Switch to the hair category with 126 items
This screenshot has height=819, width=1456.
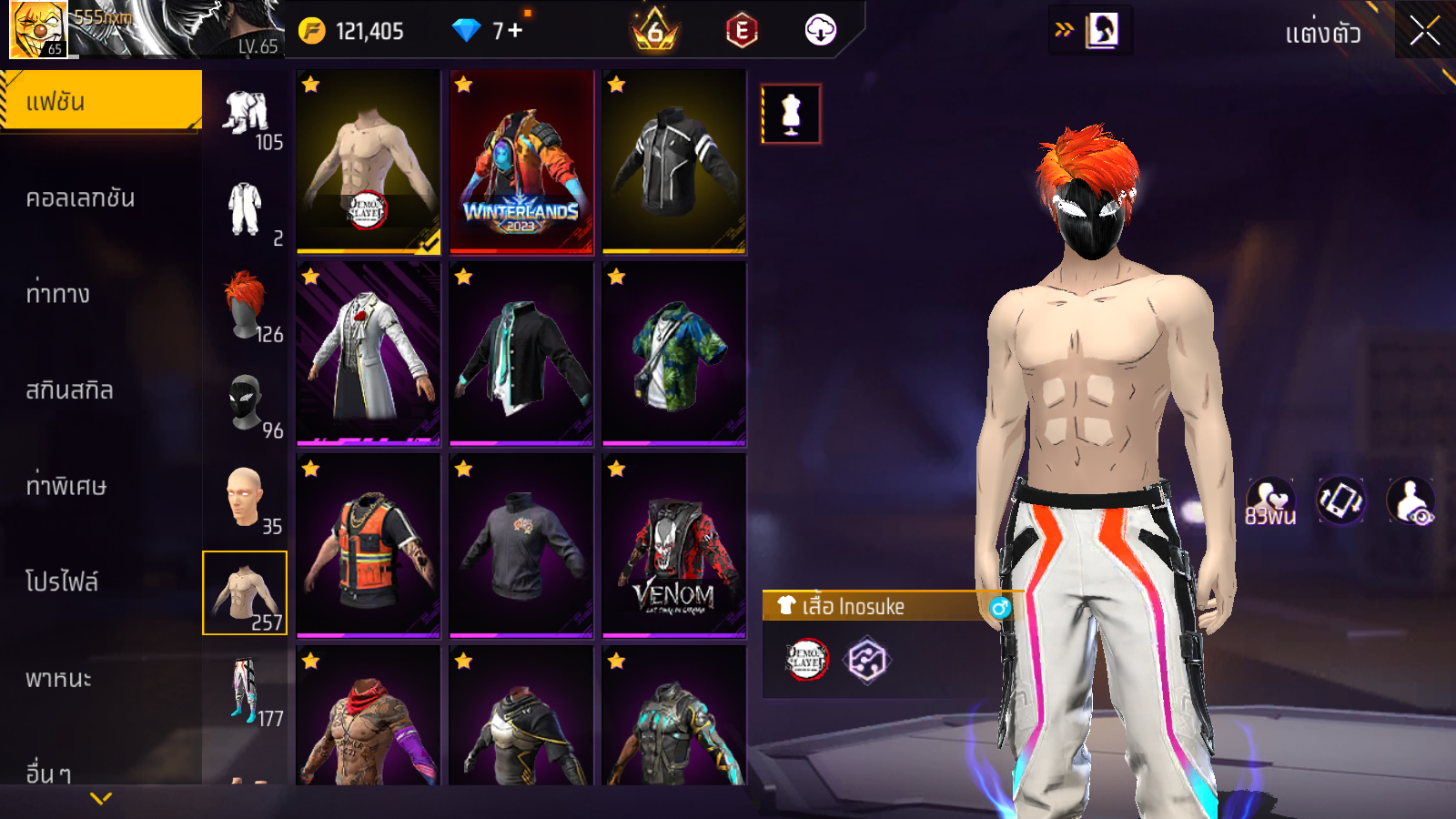coord(246,307)
